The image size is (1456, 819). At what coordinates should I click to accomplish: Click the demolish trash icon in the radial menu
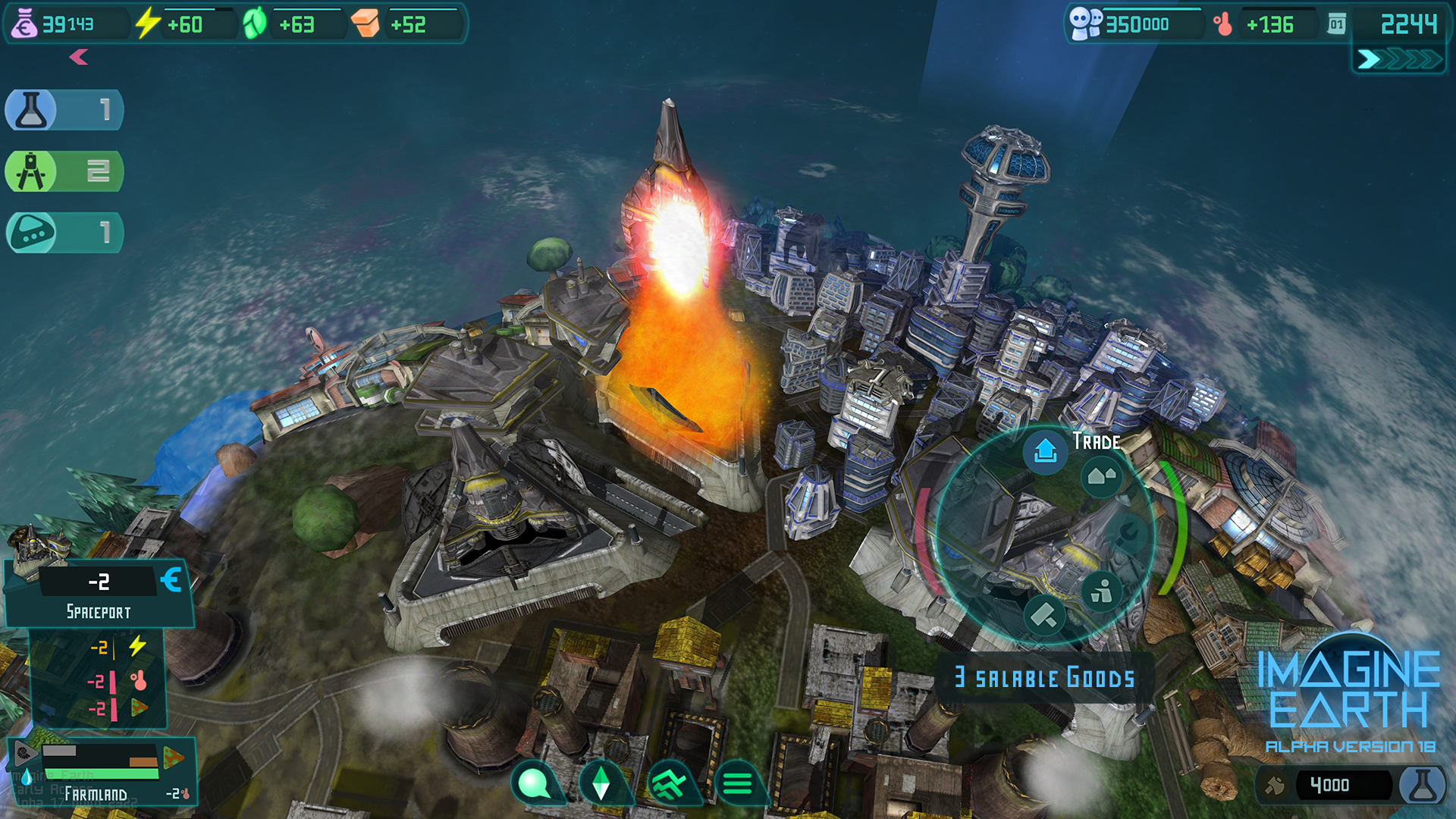tap(1102, 591)
